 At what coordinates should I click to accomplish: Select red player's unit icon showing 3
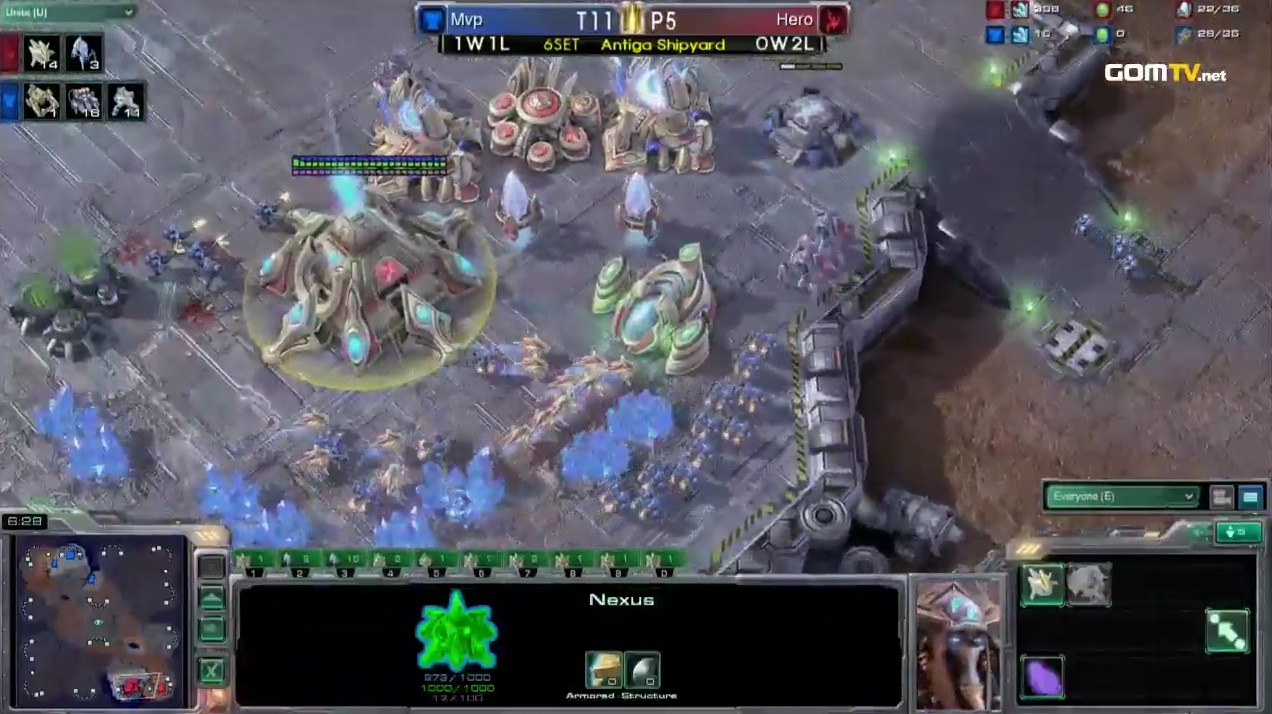tap(83, 53)
